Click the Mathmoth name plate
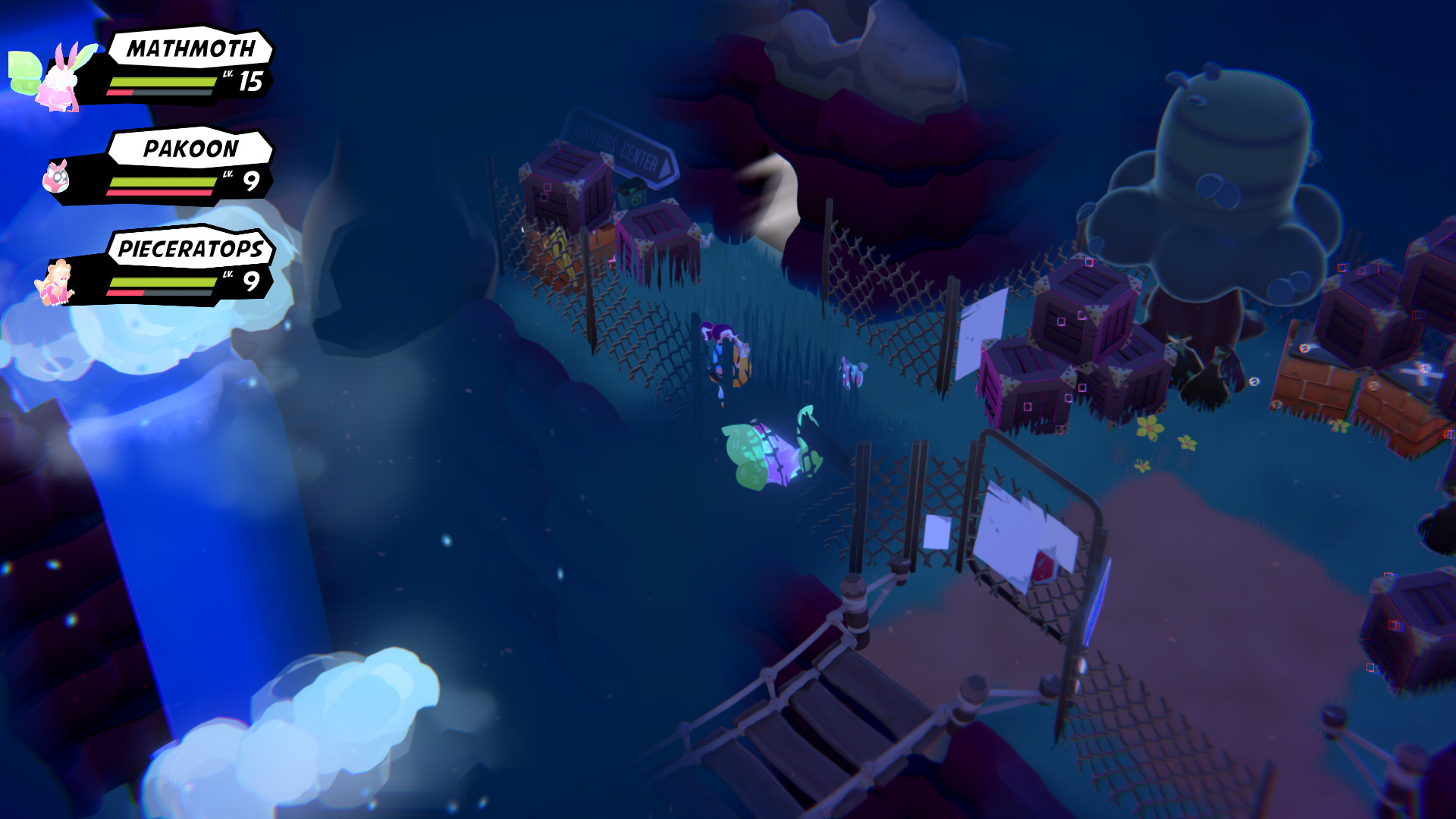 click(190, 52)
